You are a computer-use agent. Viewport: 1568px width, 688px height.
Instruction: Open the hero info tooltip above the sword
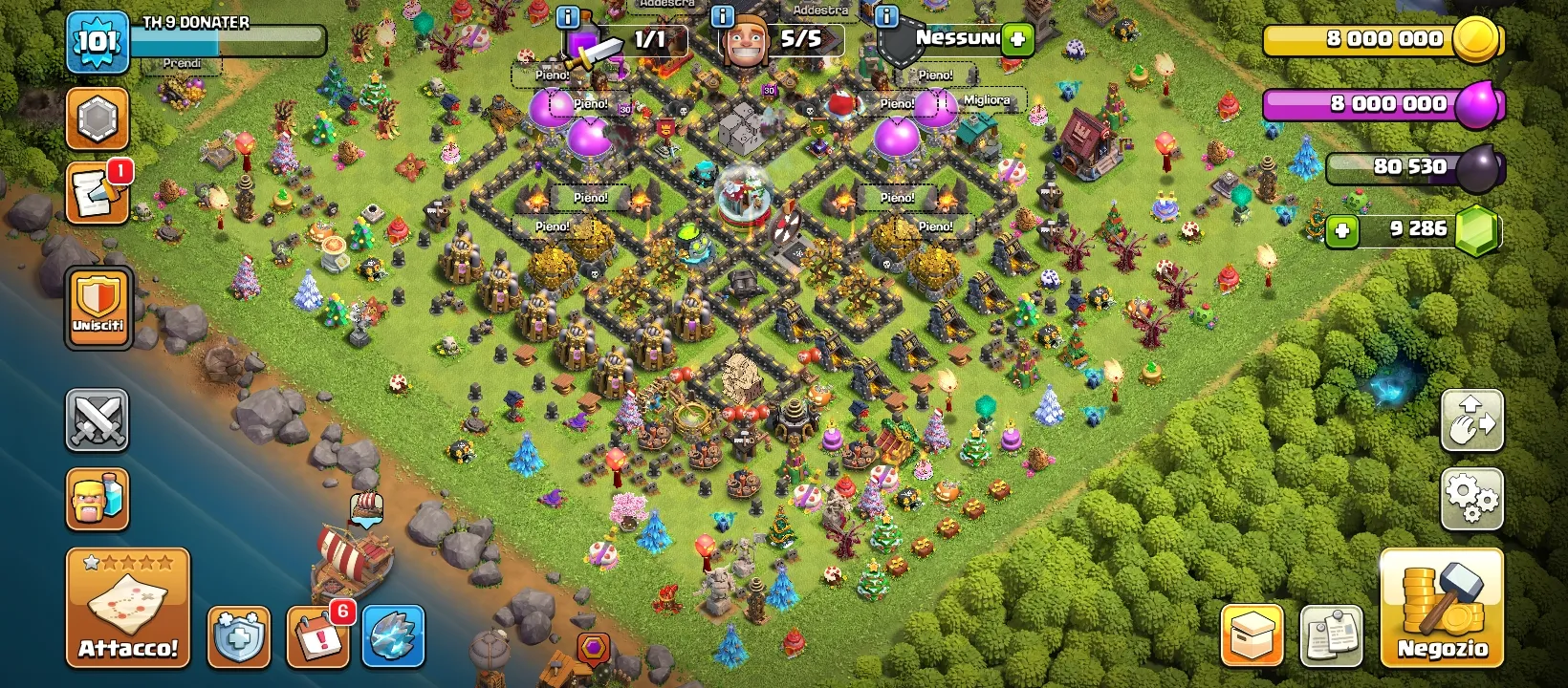(x=567, y=15)
